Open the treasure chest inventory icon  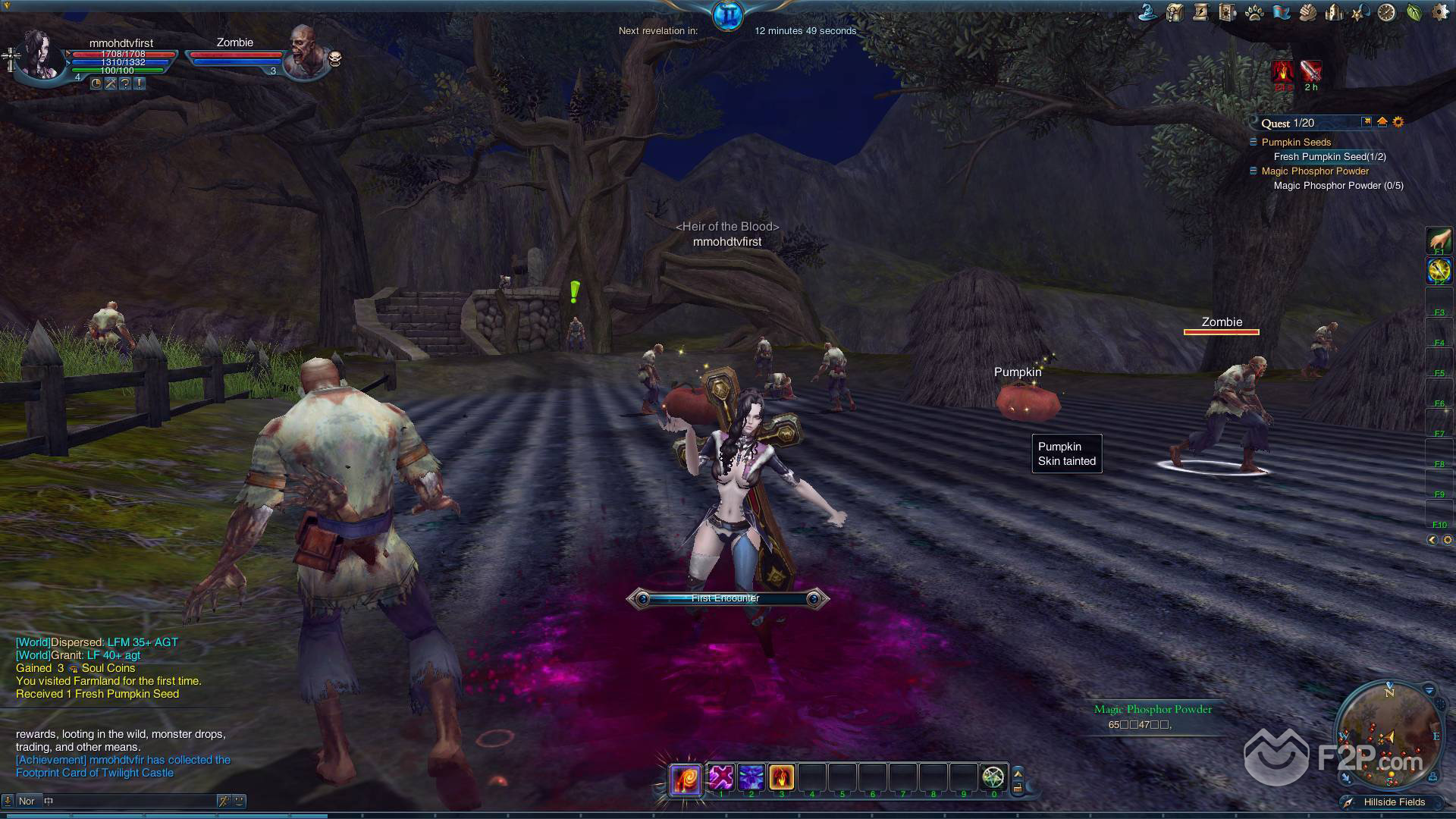point(1175,12)
